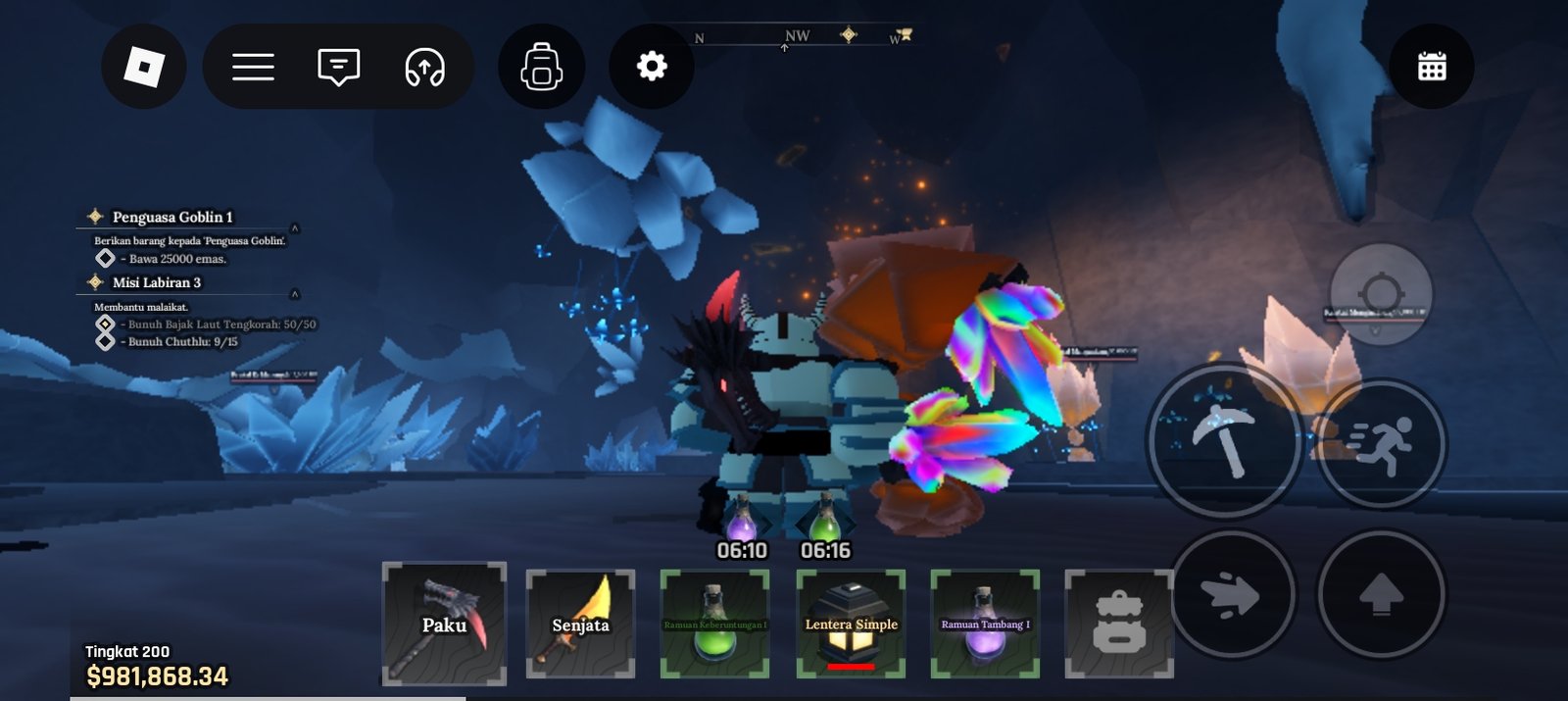1568x701 pixels.
Task: Open the hamburger list menu
Action: click(x=253, y=67)
